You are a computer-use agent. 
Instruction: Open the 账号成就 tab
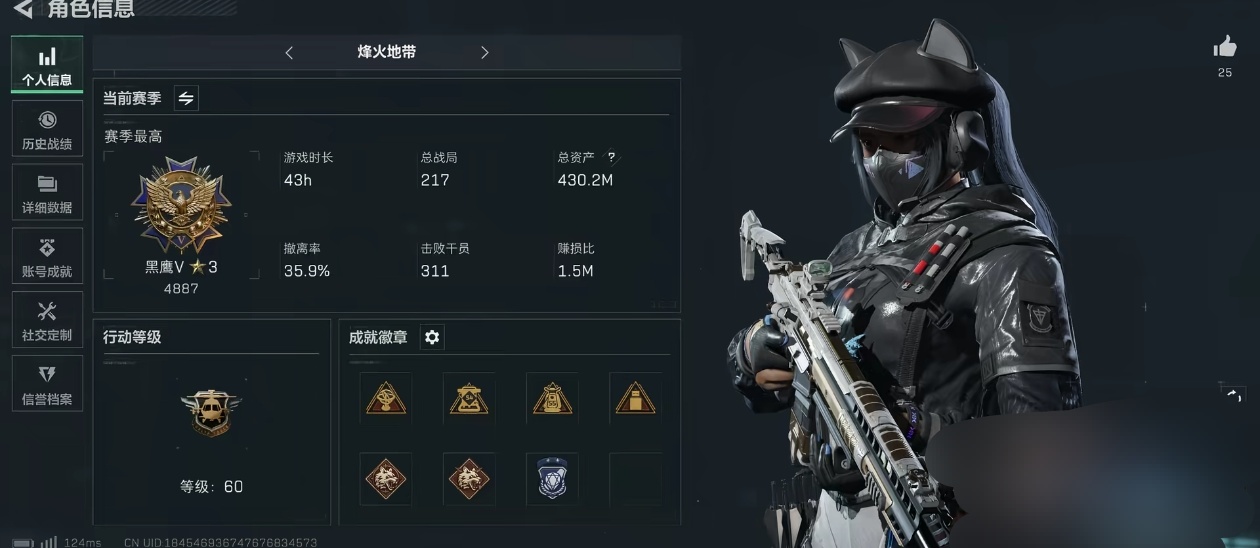tap(47, 258)
